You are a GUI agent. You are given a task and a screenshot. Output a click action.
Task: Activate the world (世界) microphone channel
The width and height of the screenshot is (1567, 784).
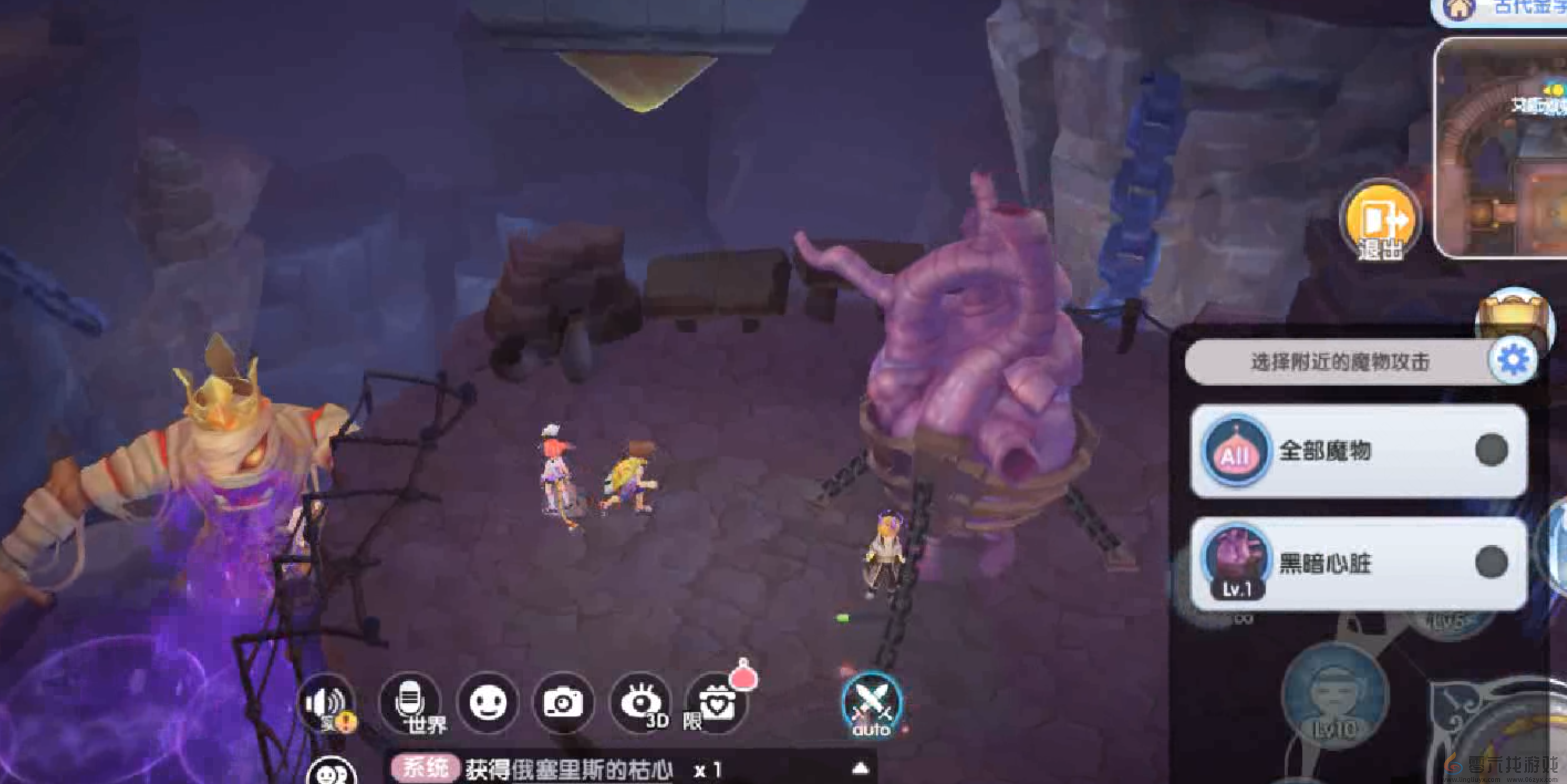tap(410, 703)
